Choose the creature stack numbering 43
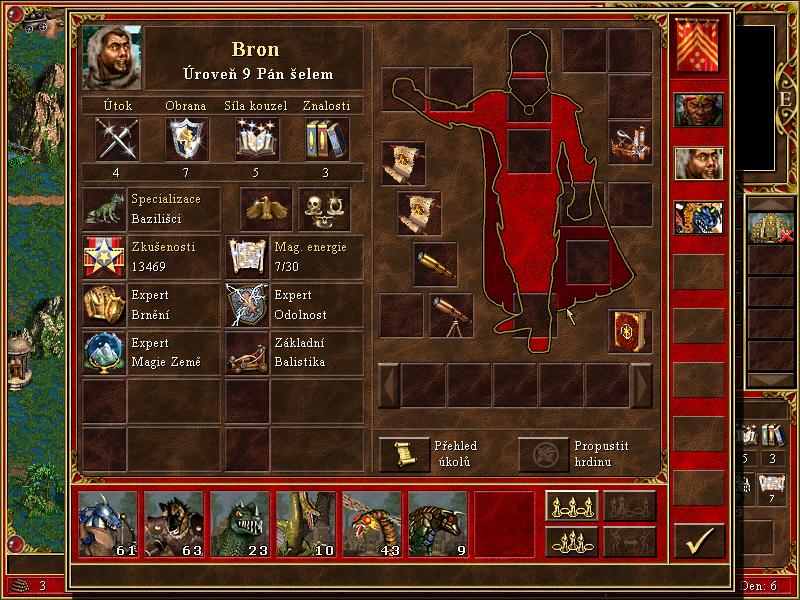The height and width of the screenshot is (600, 800). tap(372, 523)
